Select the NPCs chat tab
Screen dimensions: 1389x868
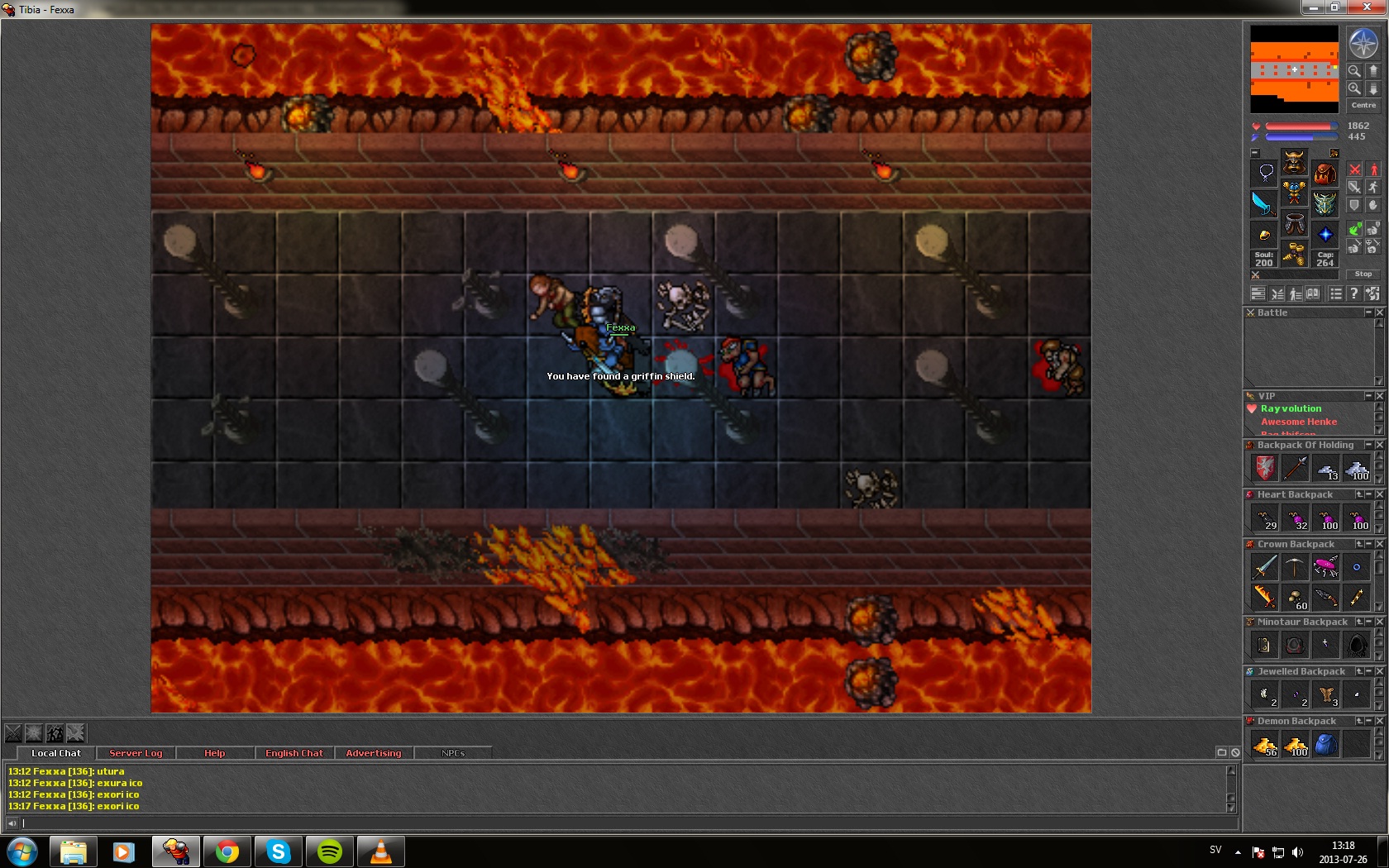(x=452, y=753)
